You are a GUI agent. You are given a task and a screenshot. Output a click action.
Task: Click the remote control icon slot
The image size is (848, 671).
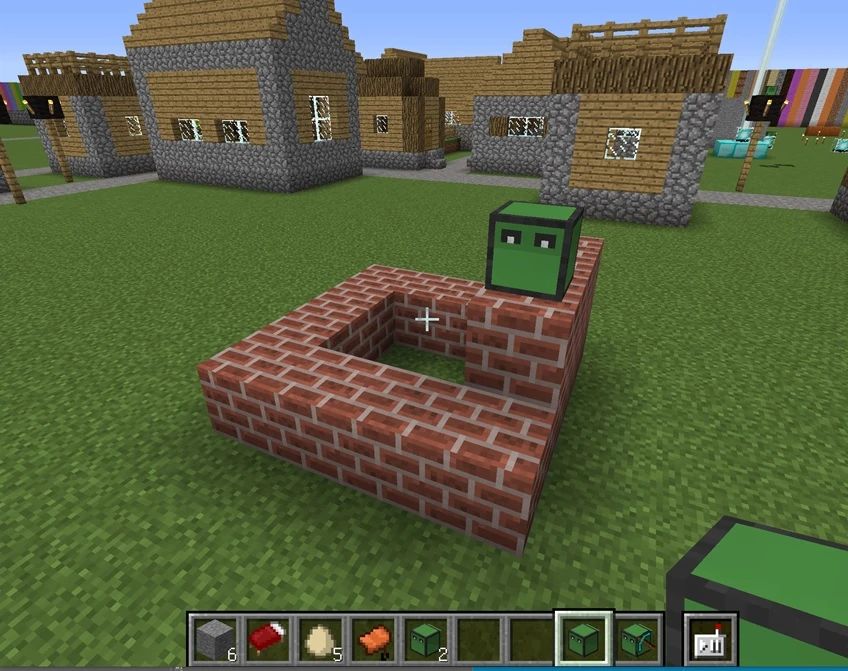(x=711, y=638)
